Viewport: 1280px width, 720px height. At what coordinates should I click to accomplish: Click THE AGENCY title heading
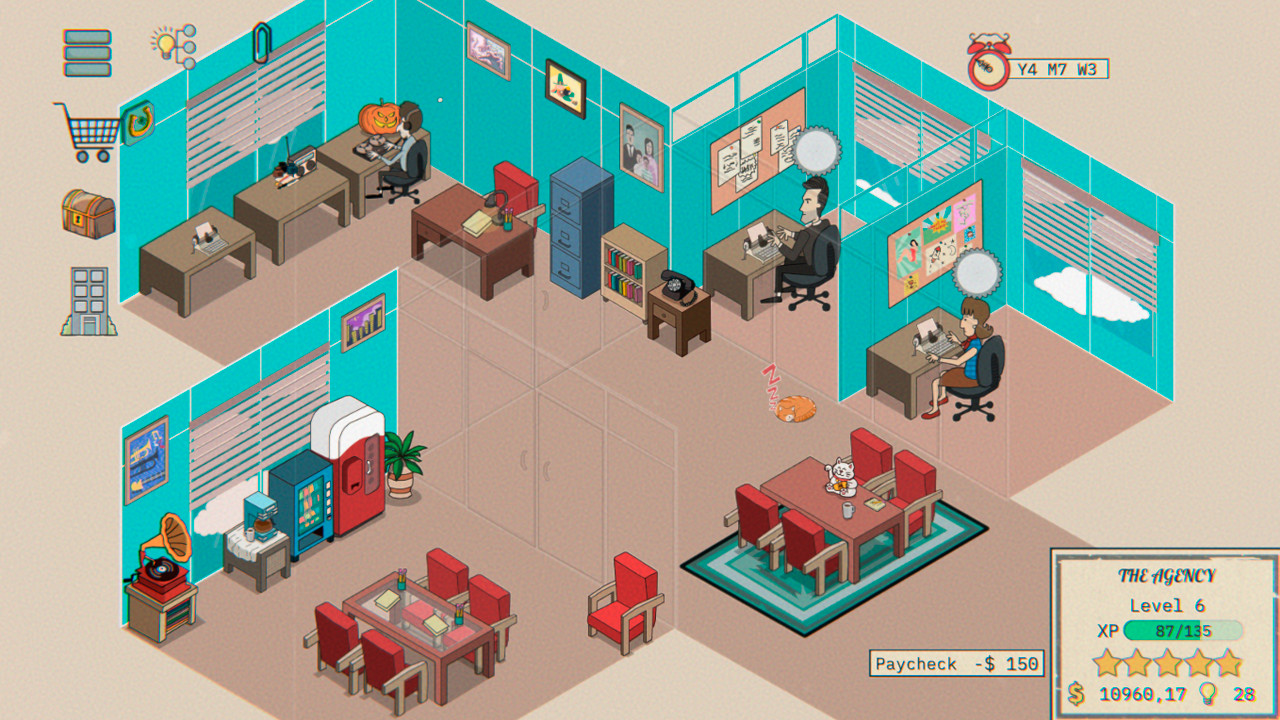pyautogui.click(x=1165, y=576)
